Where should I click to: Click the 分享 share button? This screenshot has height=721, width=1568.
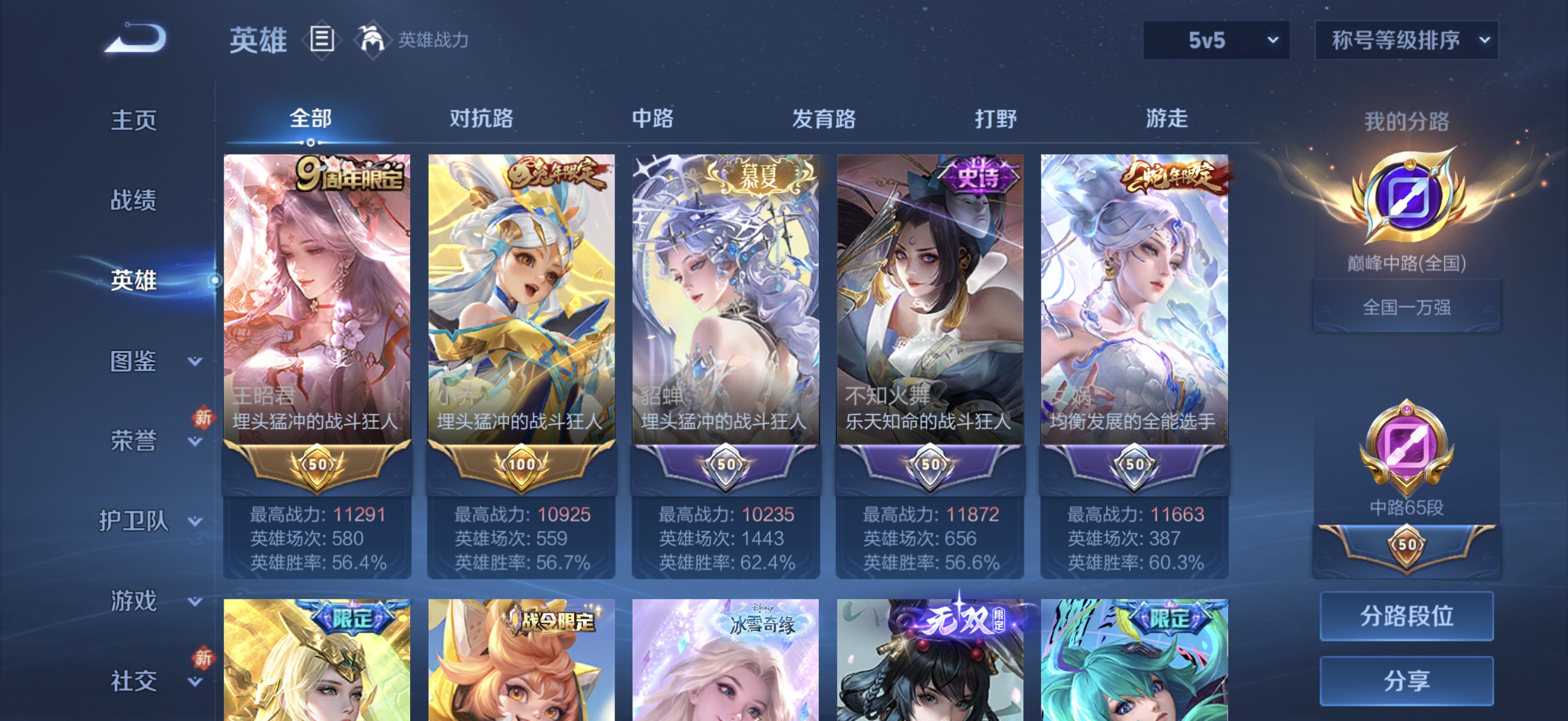[x=1407, y=680]
